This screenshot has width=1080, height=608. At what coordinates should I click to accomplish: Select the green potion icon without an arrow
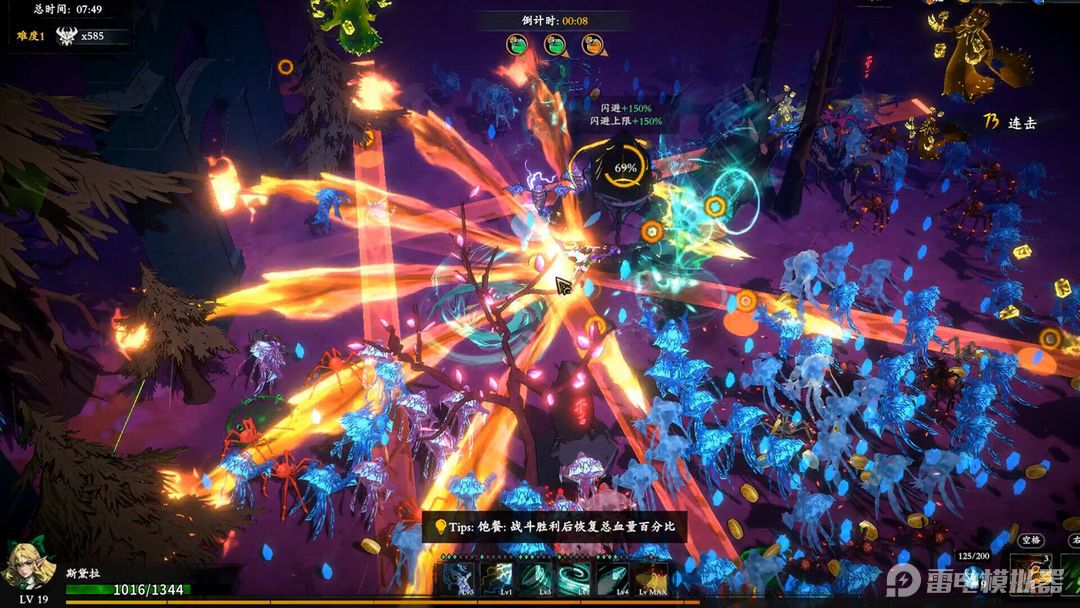click(x=518, y=45)
